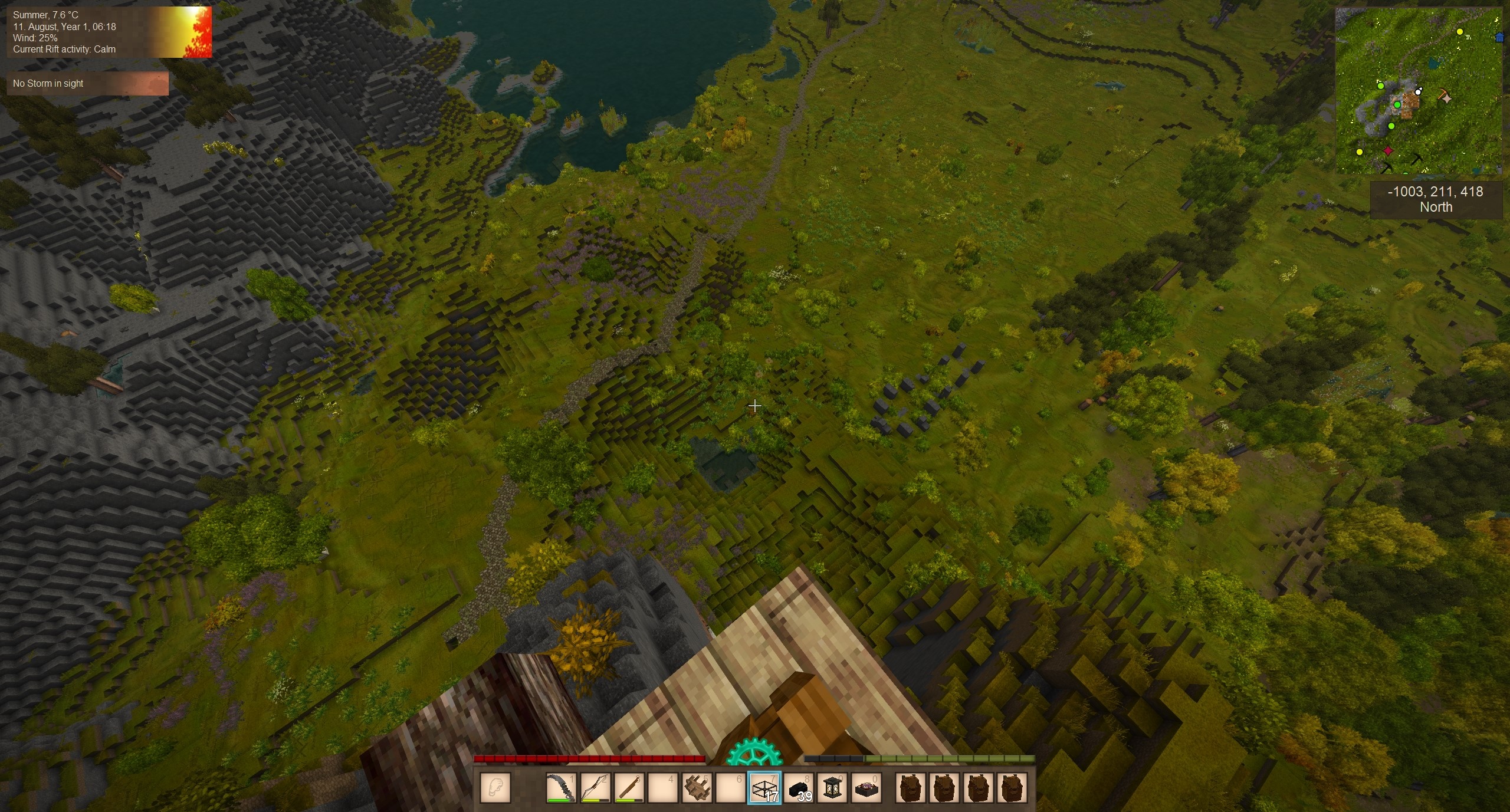Select the bow in the hotbar
The width and height of the screenshot is (1510, 812).
click(595, 788)
